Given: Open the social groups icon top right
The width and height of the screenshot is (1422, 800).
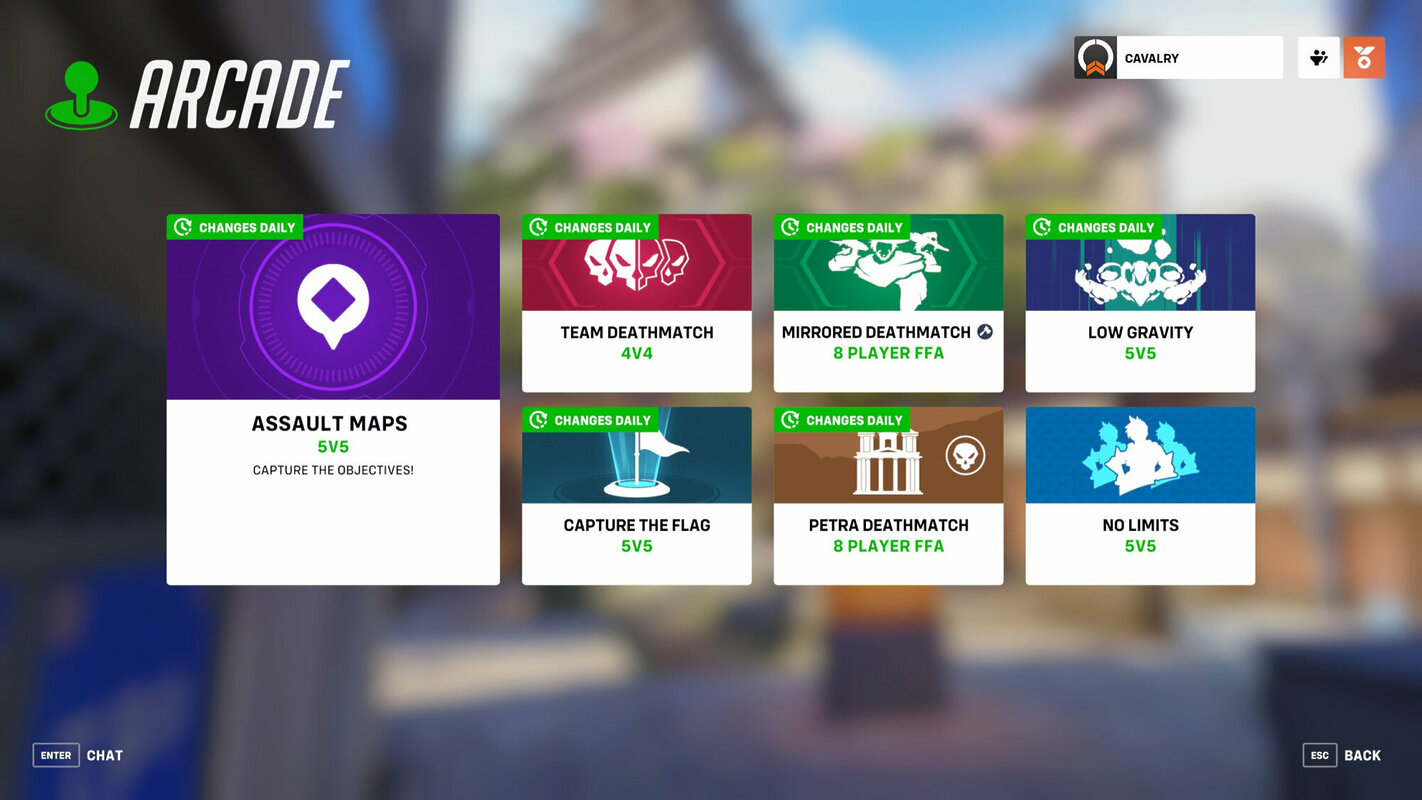Looking at the screenshot, I should click(1318, 57).
